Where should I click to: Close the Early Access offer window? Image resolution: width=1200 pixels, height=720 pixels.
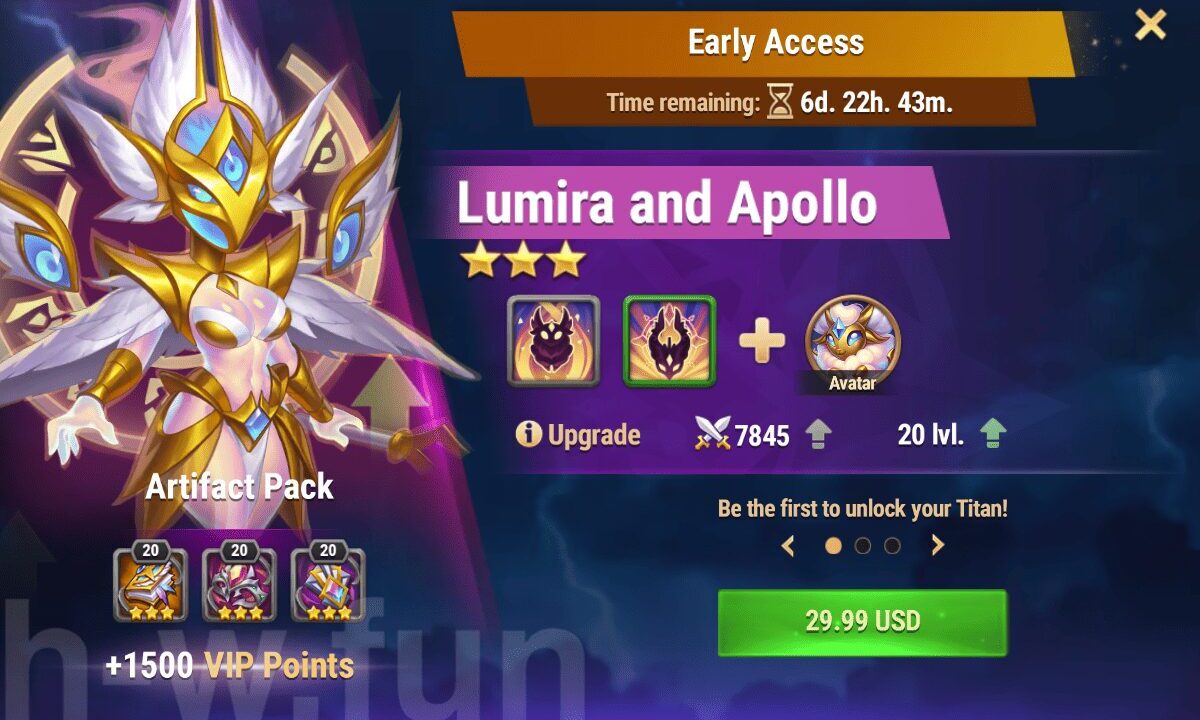coord(1150,25)
